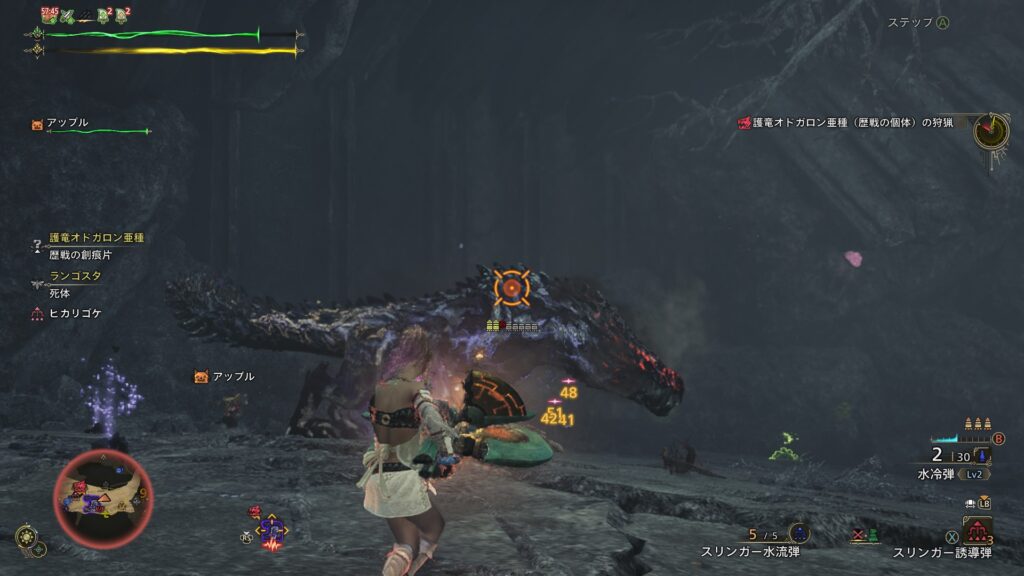
Task: Select the ヒカリゴケ gathering entry
Action: pyautogui.click(x=75, y=313)
